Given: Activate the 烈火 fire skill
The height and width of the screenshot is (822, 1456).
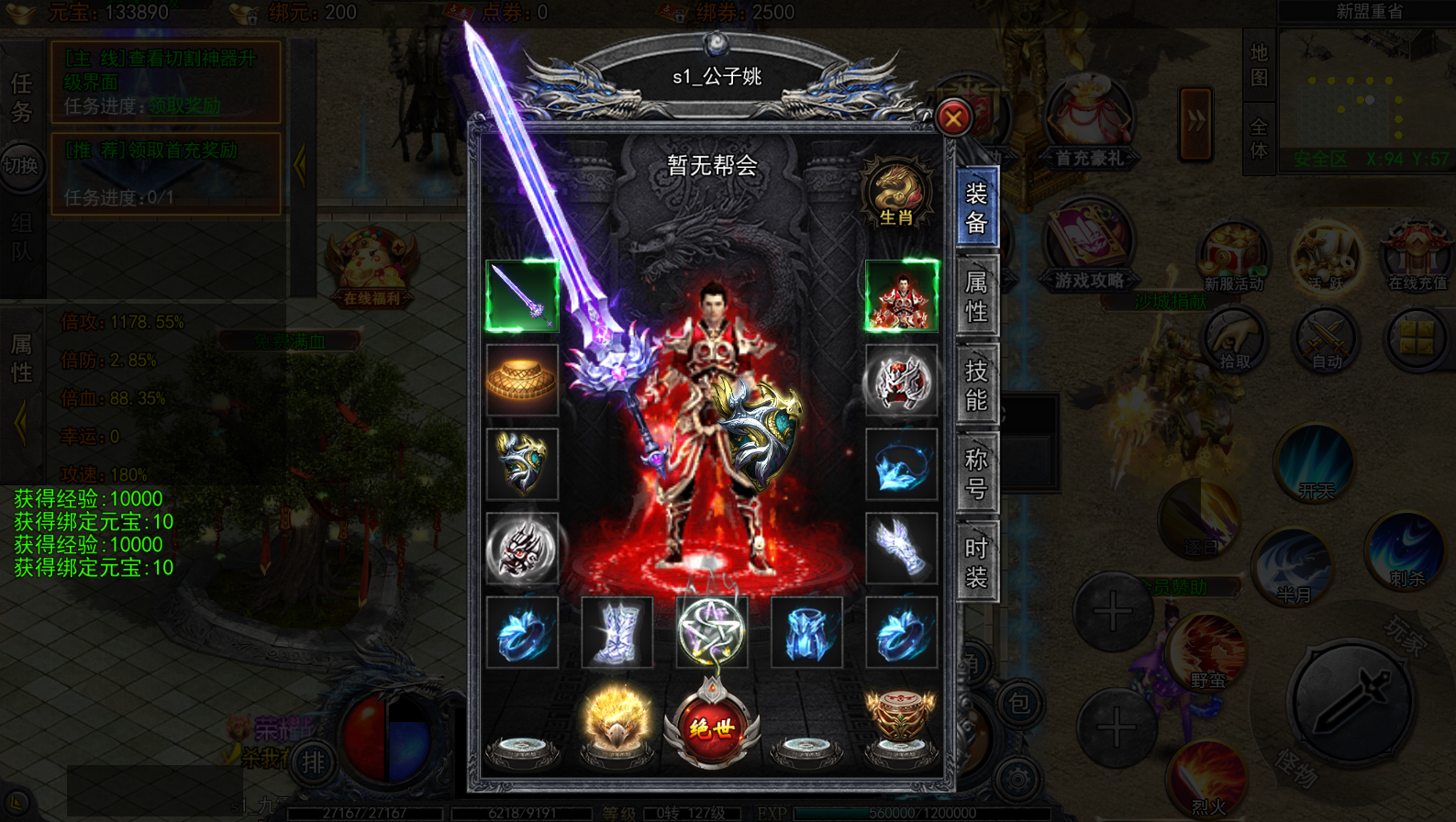Looking at the screenshot, I should coord(1207,780).
